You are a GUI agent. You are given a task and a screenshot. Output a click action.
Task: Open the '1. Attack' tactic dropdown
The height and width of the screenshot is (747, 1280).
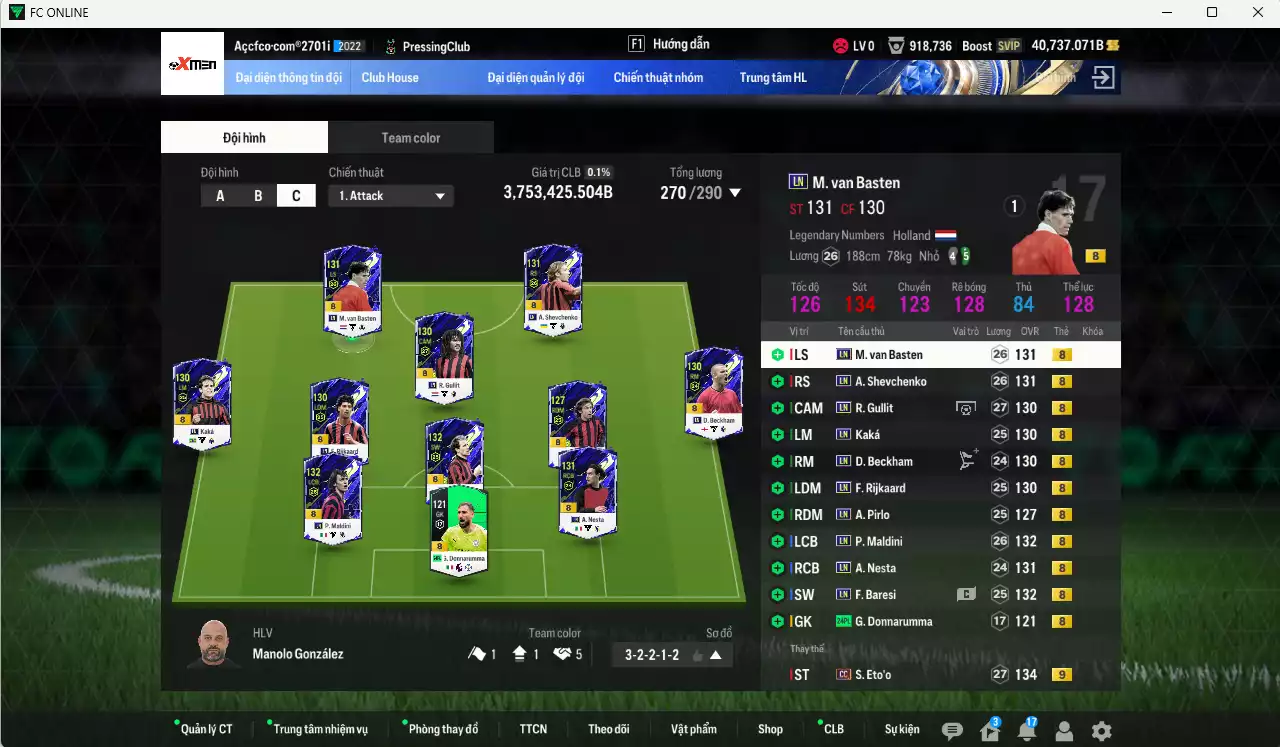click(390, 195)
